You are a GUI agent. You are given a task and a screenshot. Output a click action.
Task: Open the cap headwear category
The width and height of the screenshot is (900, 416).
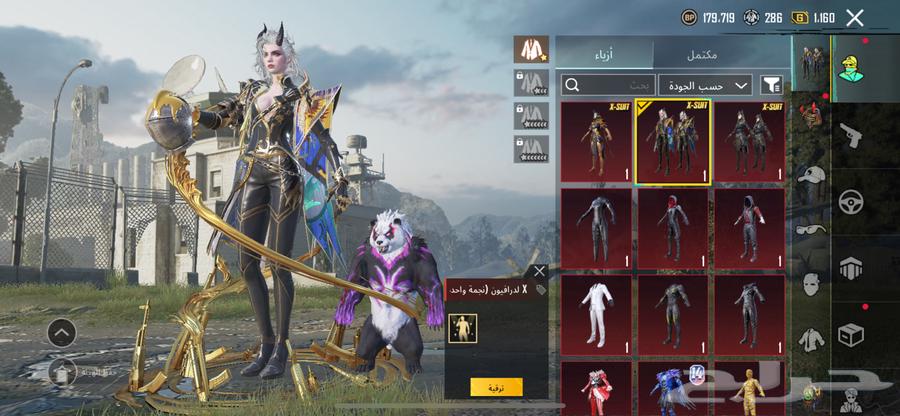812,174
